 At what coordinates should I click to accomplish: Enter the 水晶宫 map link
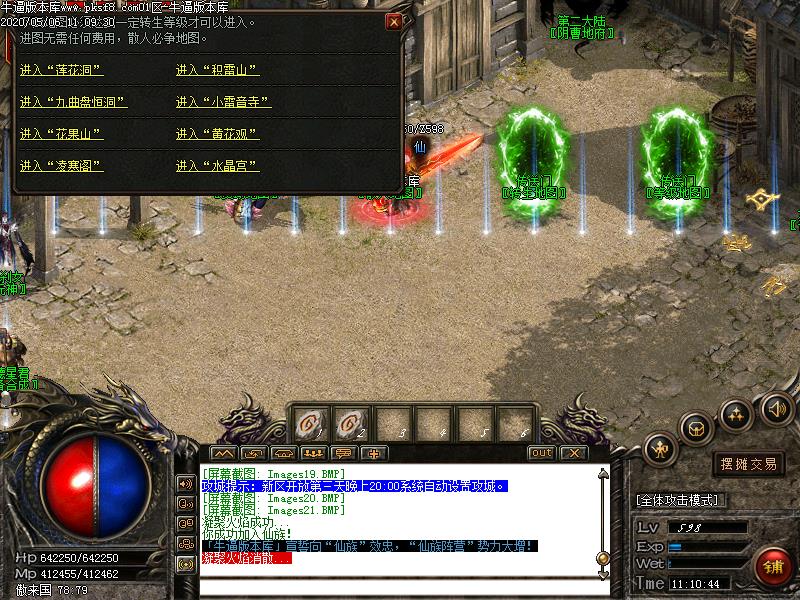[217, 165]
